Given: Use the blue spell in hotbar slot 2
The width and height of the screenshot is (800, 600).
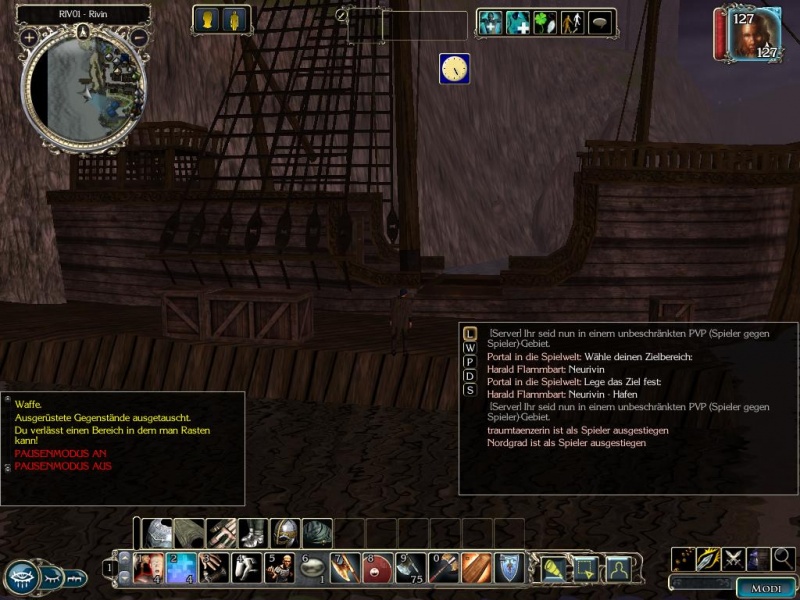Looking at the screenshot, I should 181,567.
